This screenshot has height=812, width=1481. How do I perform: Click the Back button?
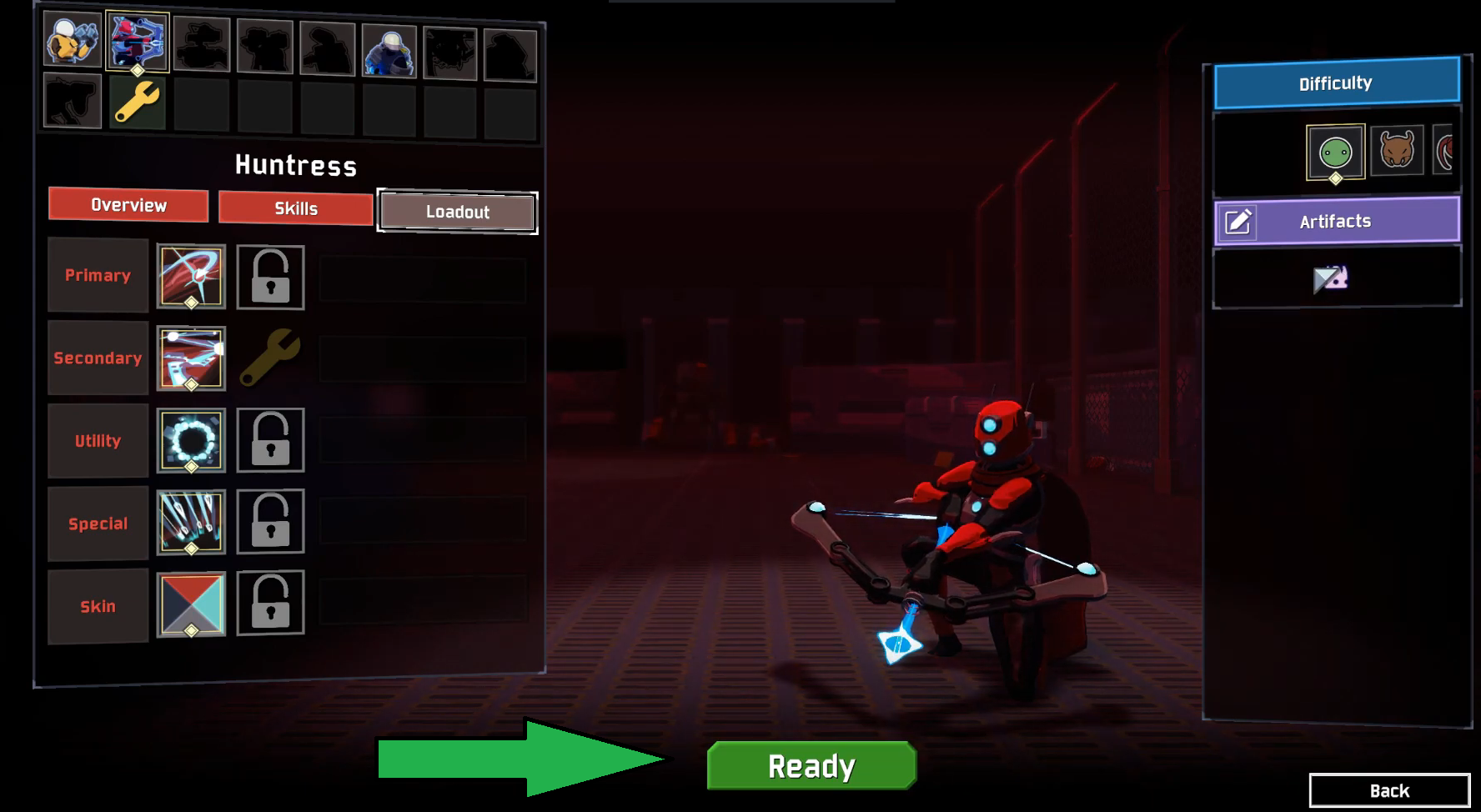(x=1389, y=789)
